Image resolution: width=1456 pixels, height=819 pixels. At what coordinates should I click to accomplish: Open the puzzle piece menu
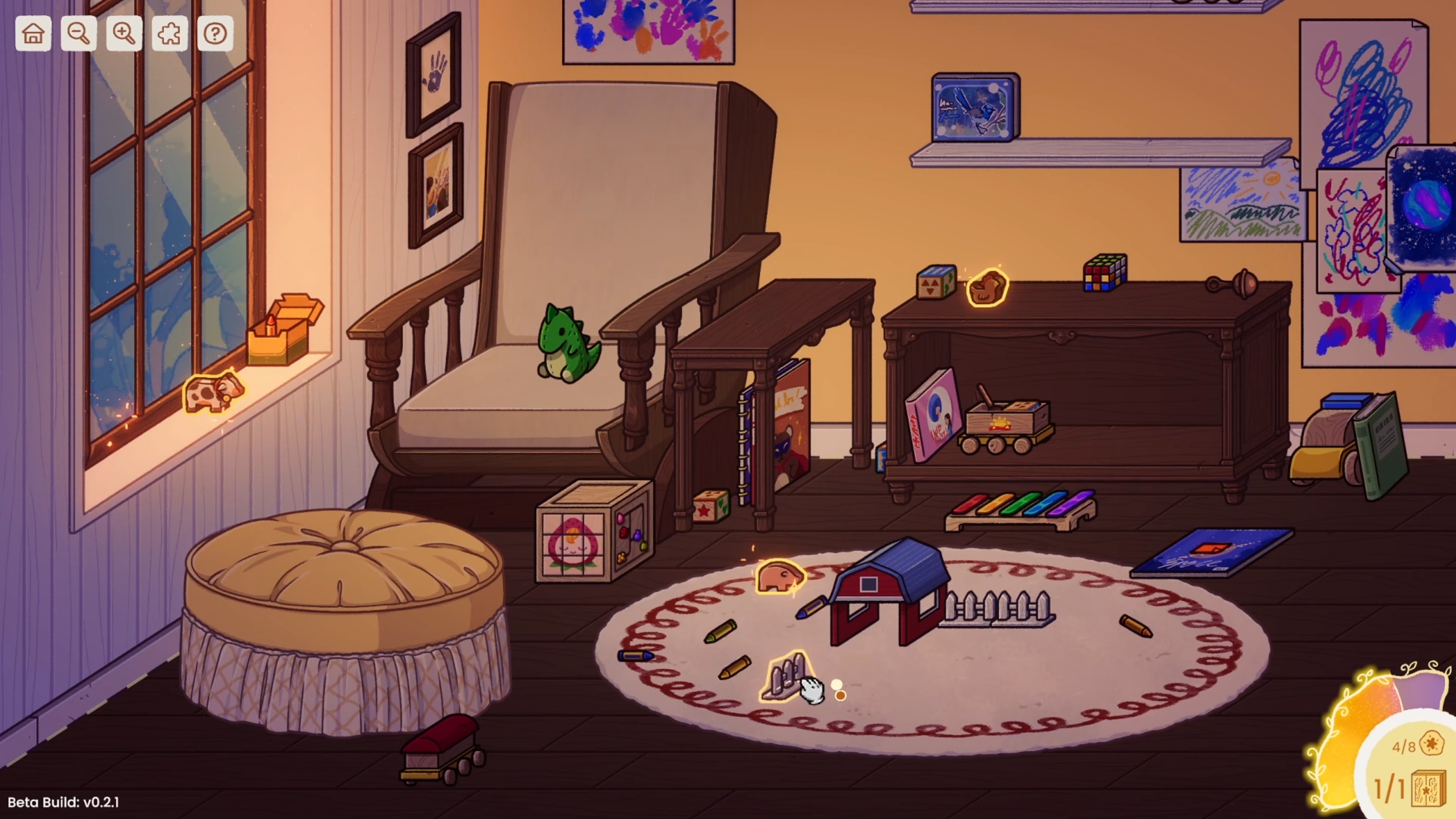click(x=170, y=34)
